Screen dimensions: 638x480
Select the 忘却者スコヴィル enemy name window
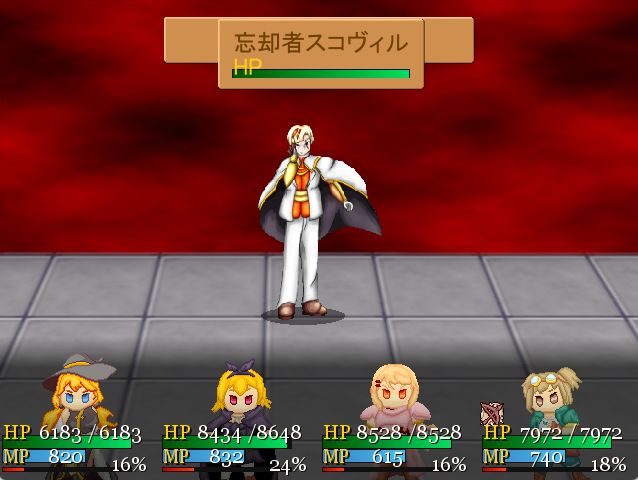320,53
